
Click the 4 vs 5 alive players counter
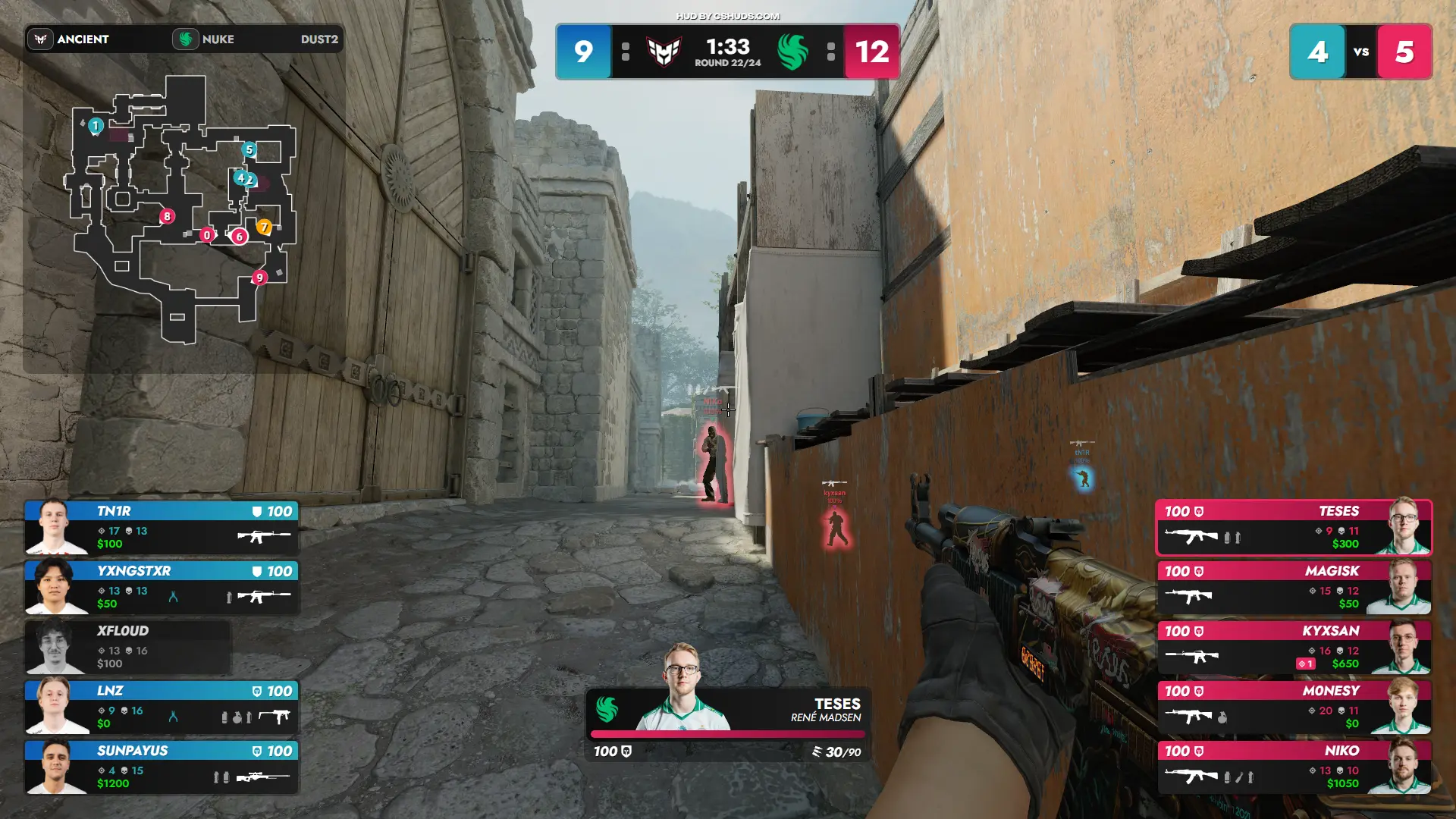(1360, 52)
